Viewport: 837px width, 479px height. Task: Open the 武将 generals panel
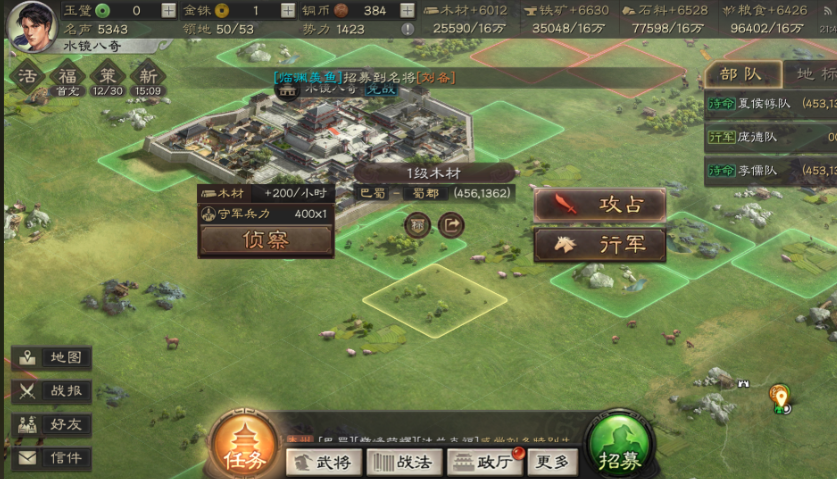pyautogui.click(x=324, y=462)
